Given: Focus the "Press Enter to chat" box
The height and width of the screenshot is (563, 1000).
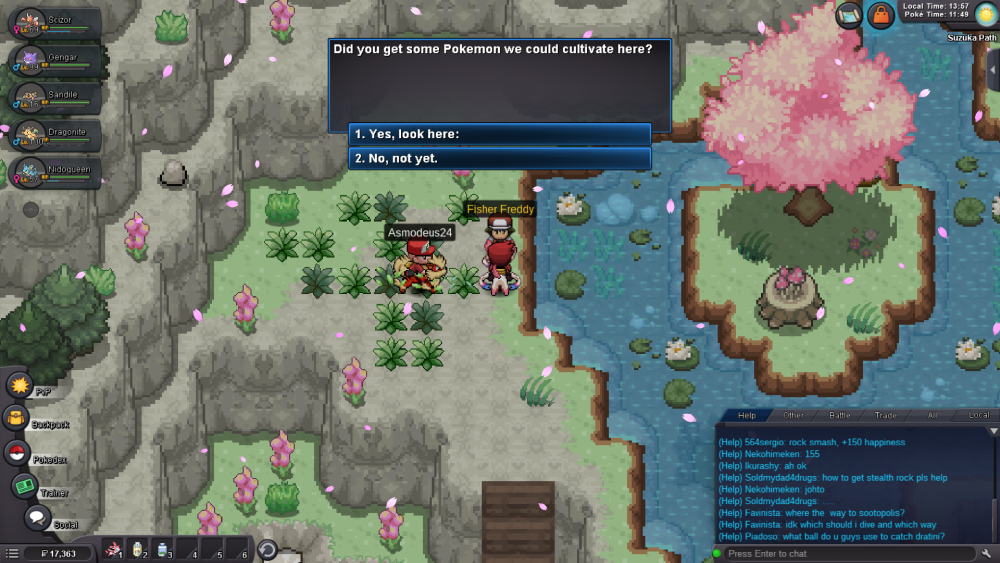Looking at the screenshot, I should 845,553.
